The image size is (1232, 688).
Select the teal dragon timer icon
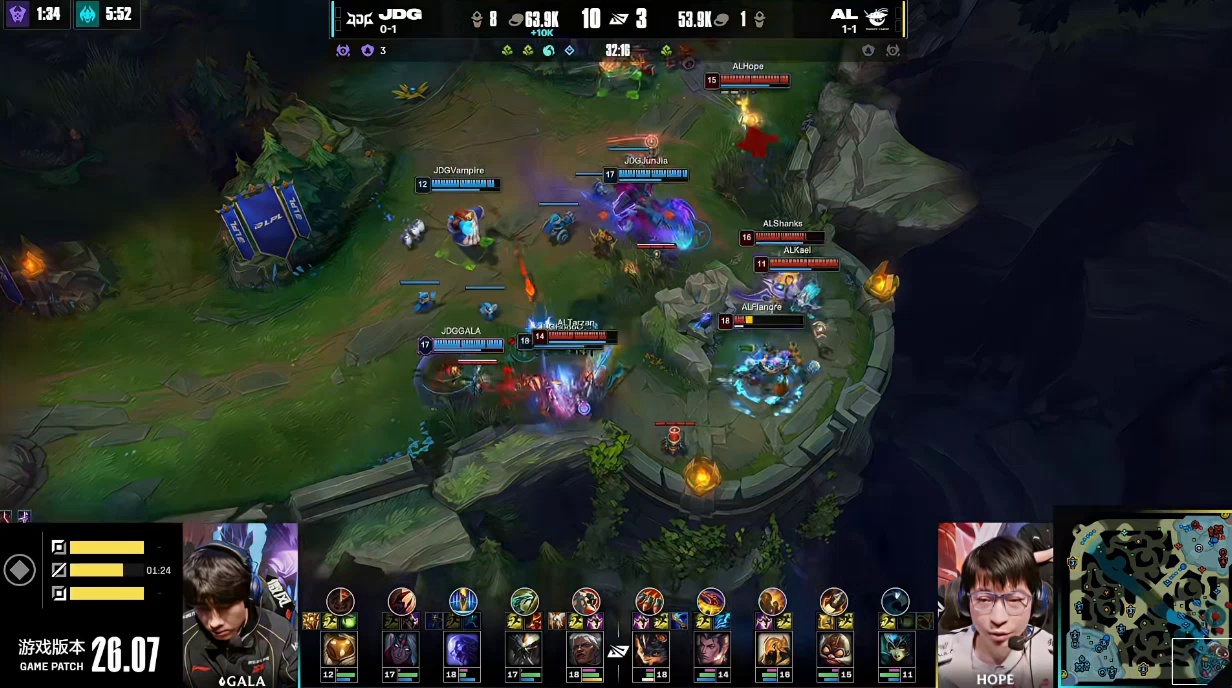(89, 14)
